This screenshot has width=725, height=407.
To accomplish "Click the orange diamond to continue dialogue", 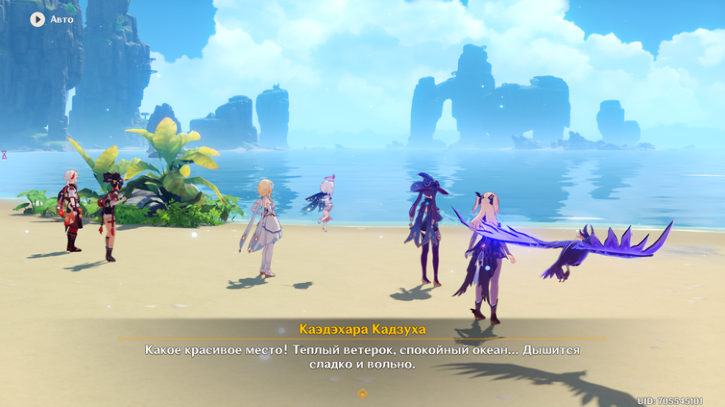I will (x=362, y=394).
